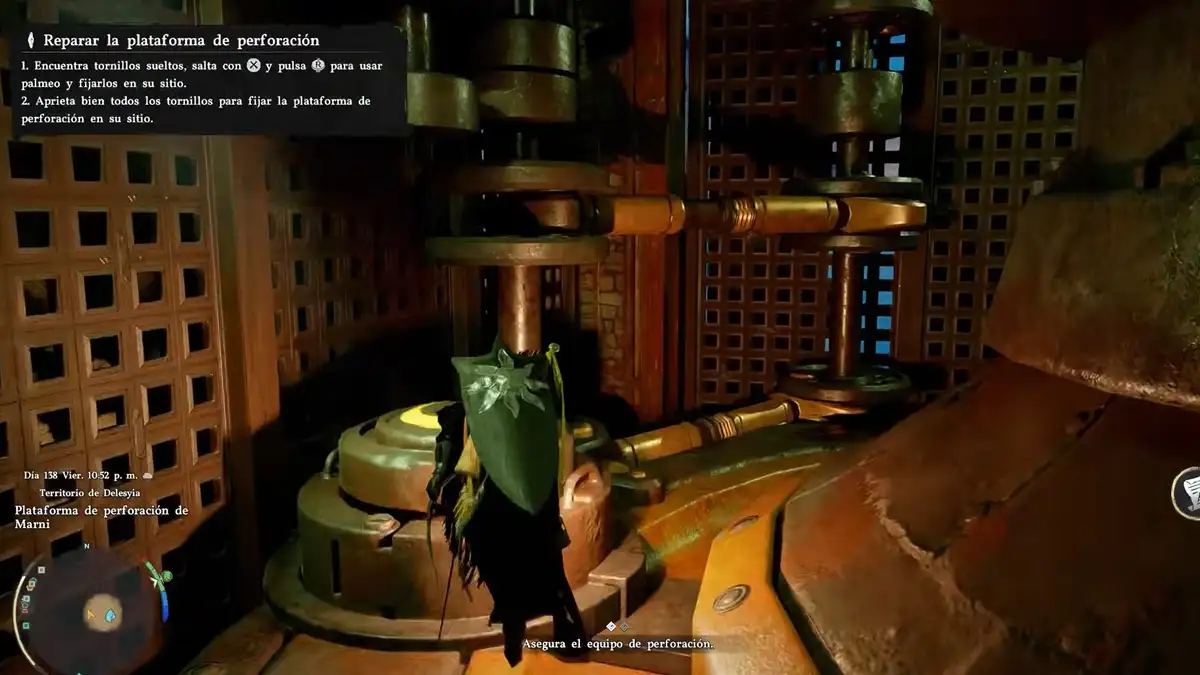This screenshot has width=1200, height=675.
Task: Select the blue marker on the minimap
Action: tap(110, 614)
